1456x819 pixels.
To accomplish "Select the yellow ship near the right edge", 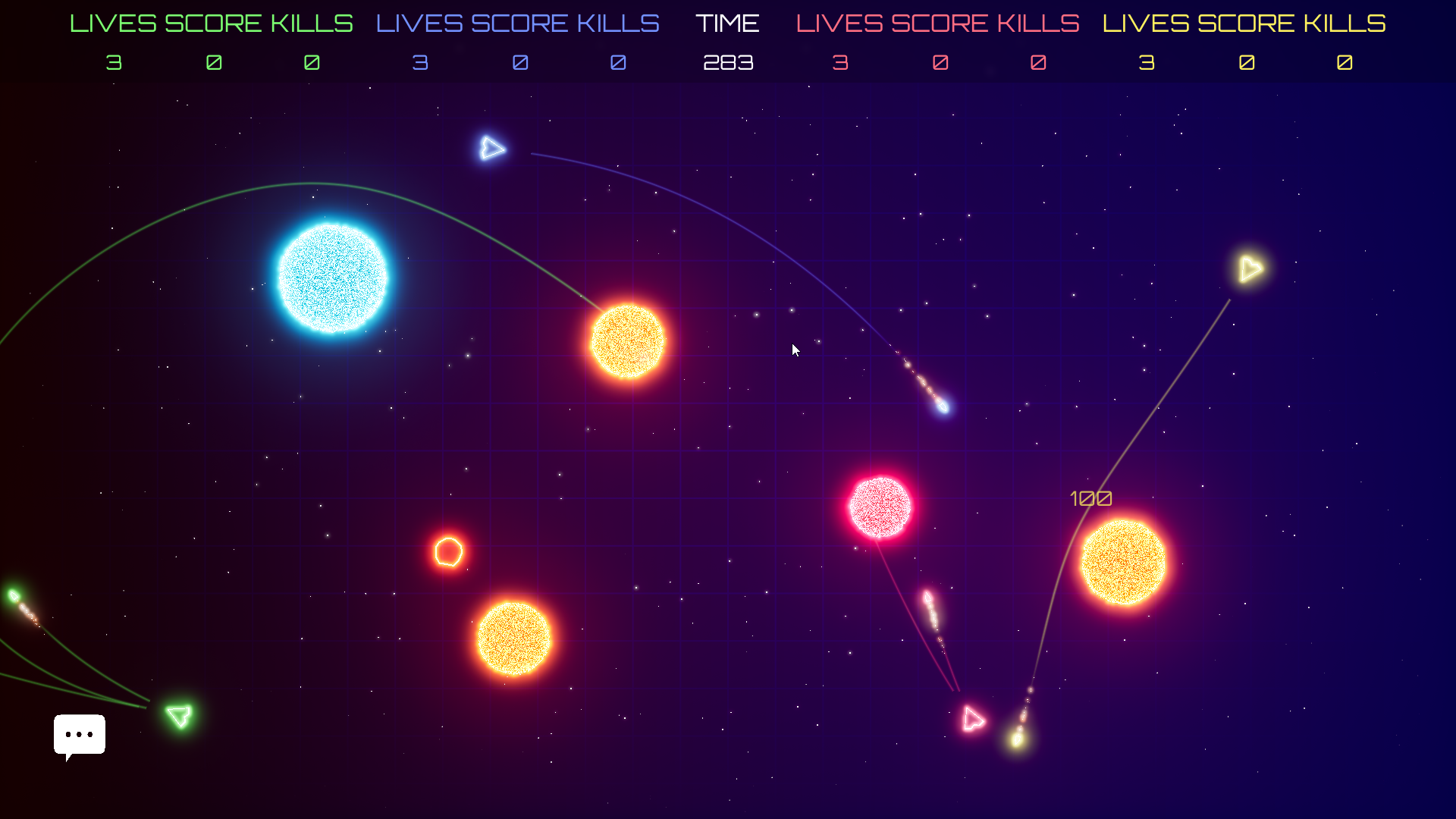I will click(x=1250, y=268).
